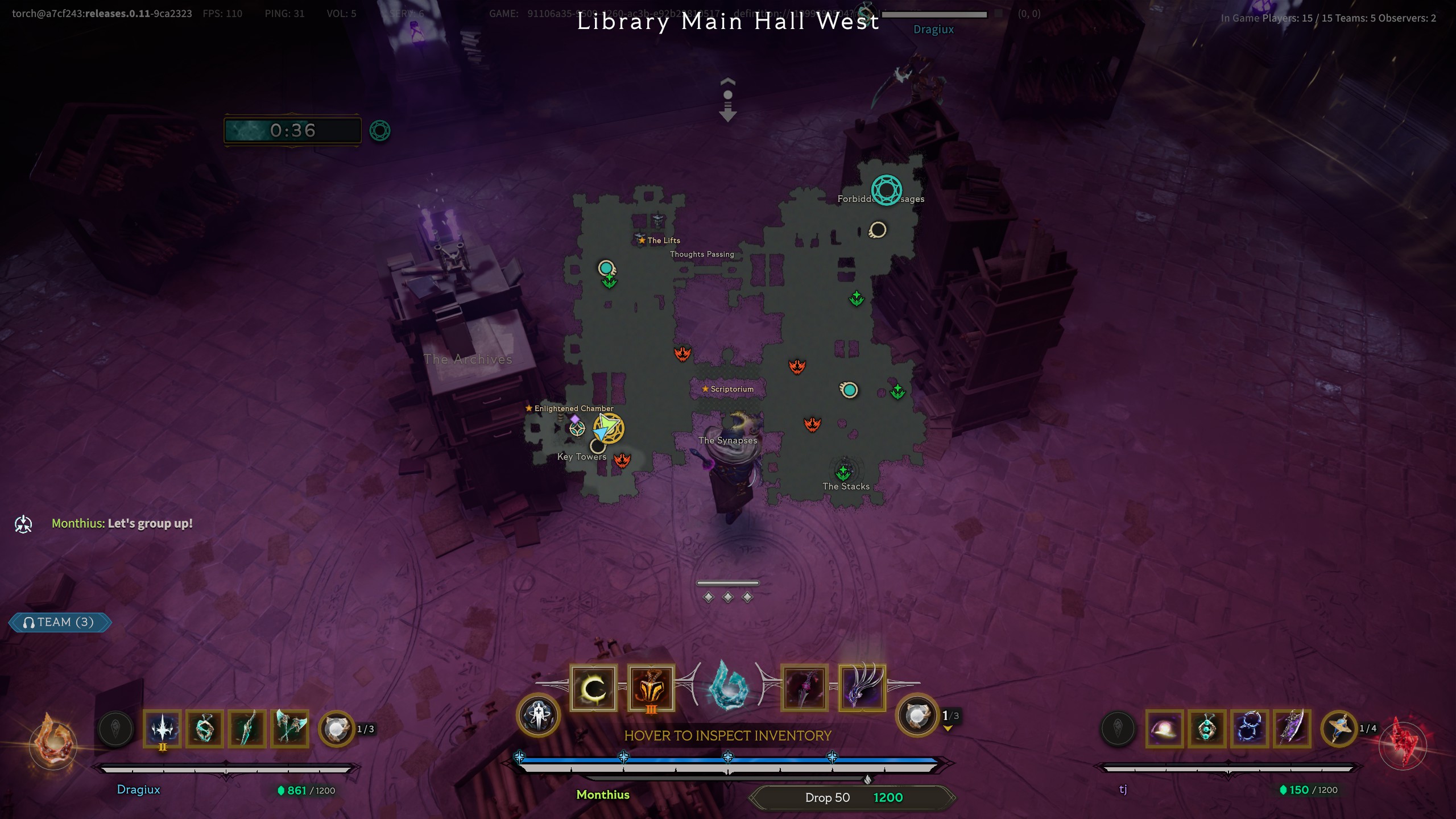Select Monthius's dark dagger item slot
The width and height of the screenshot is (1456, 819).
pos(804,688)
